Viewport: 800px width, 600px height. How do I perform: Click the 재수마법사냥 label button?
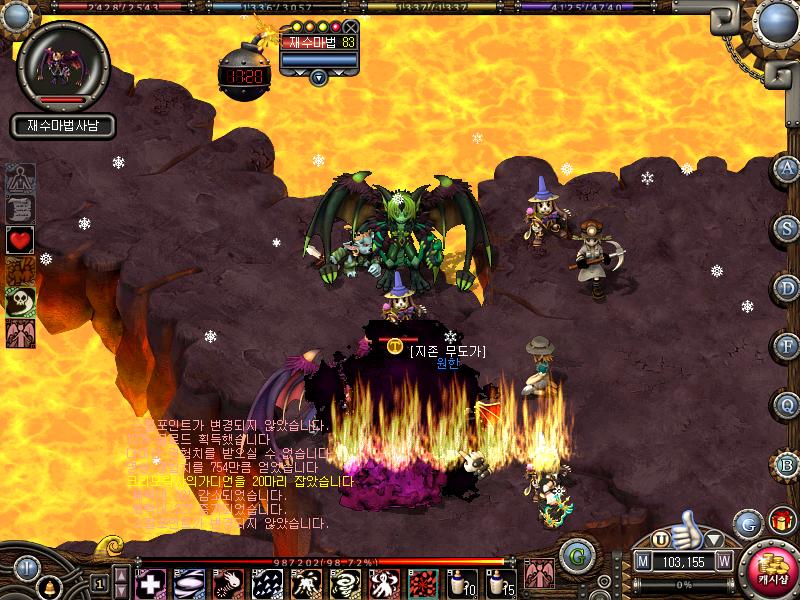(x=64, y=126)
